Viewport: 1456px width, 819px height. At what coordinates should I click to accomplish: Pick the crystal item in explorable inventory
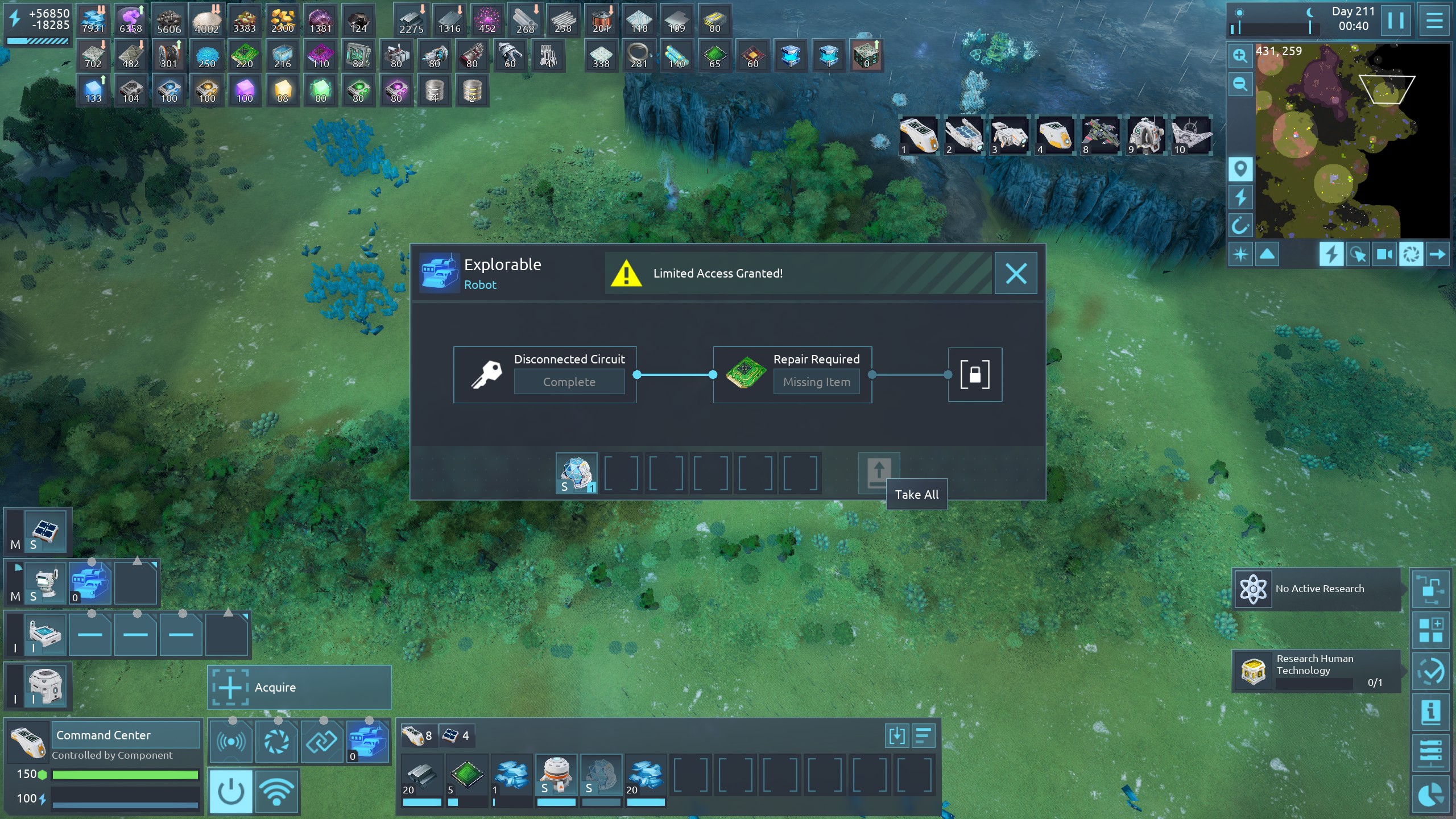[x=576, y=473]
